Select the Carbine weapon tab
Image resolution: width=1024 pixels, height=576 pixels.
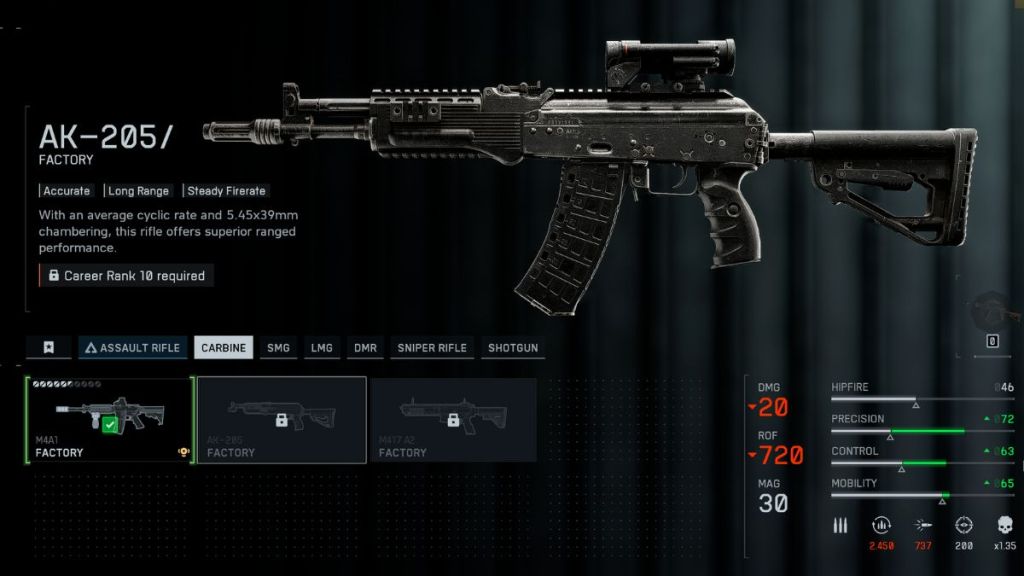coord(223,348)
